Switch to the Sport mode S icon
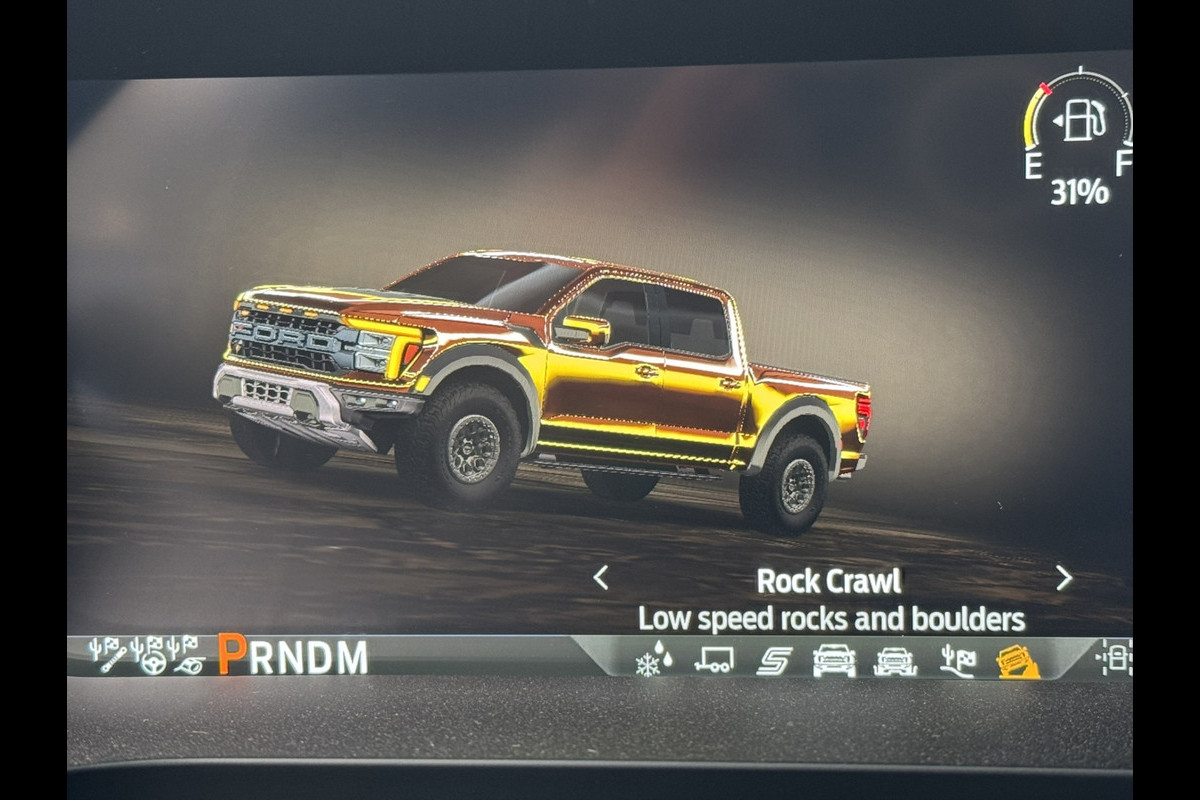The width and height of the screenshot is (1200, 800). coord(774,660)
